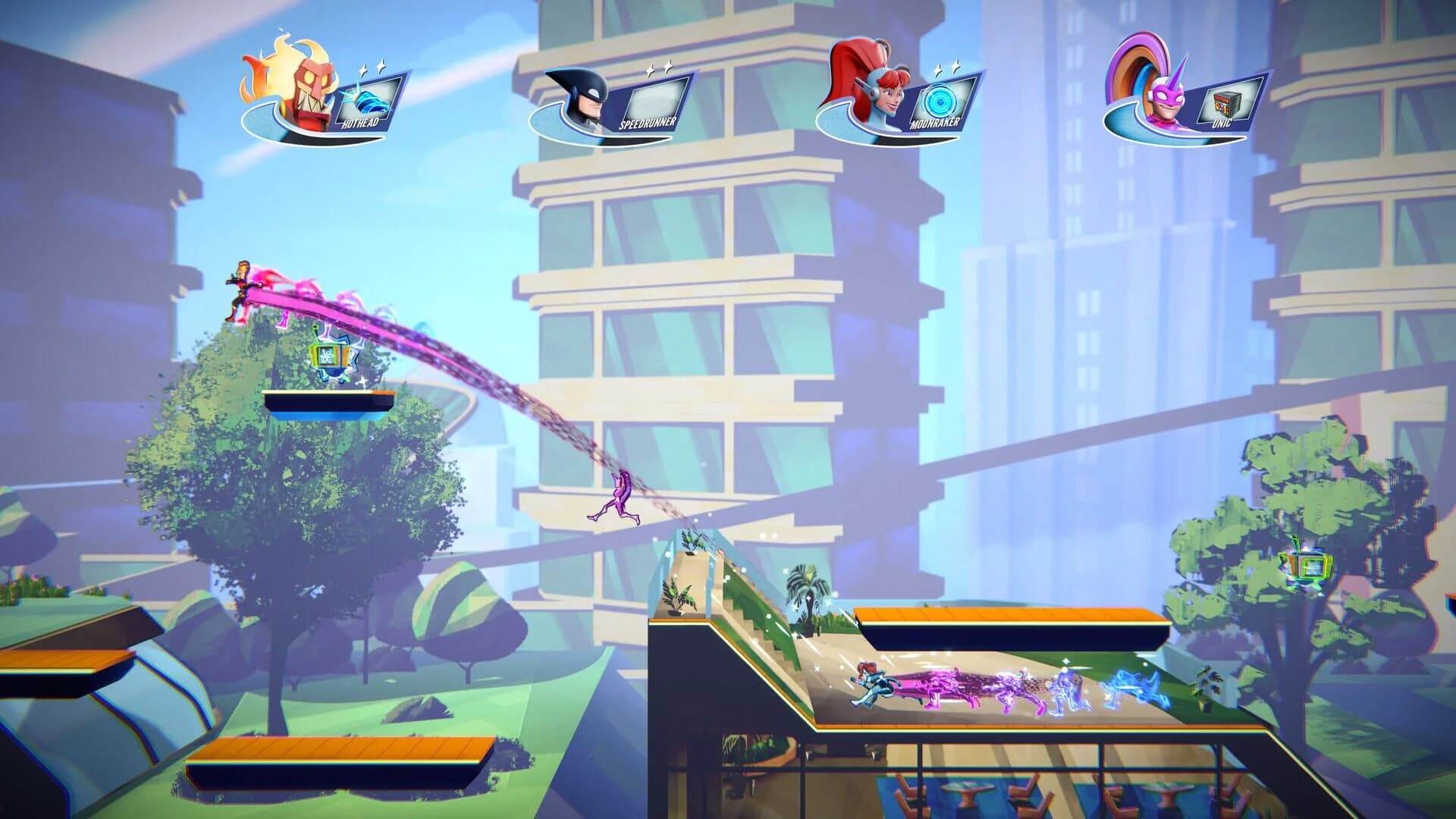Click the UNIC name label
This screenshot has height=819, width=1456.
point(1224,123)
